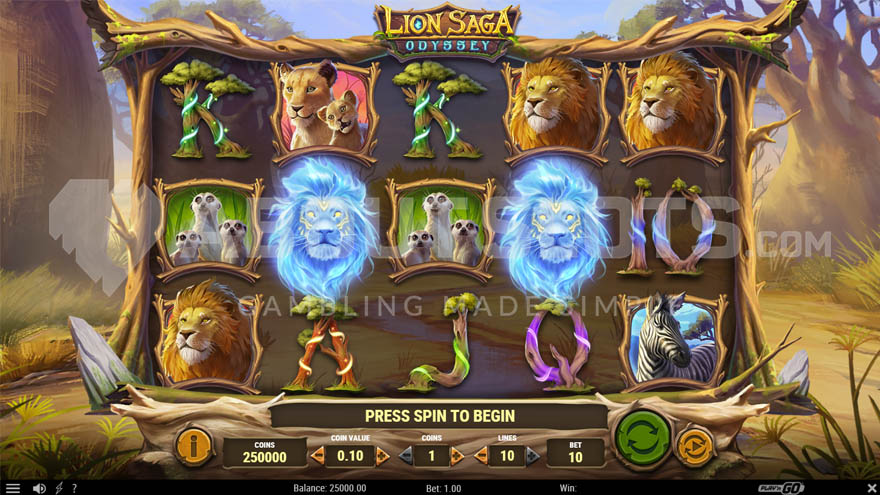This screenshot has width=880, height=495.
Task: Toggle the sound speaker icon
Action: pos(39,488)
